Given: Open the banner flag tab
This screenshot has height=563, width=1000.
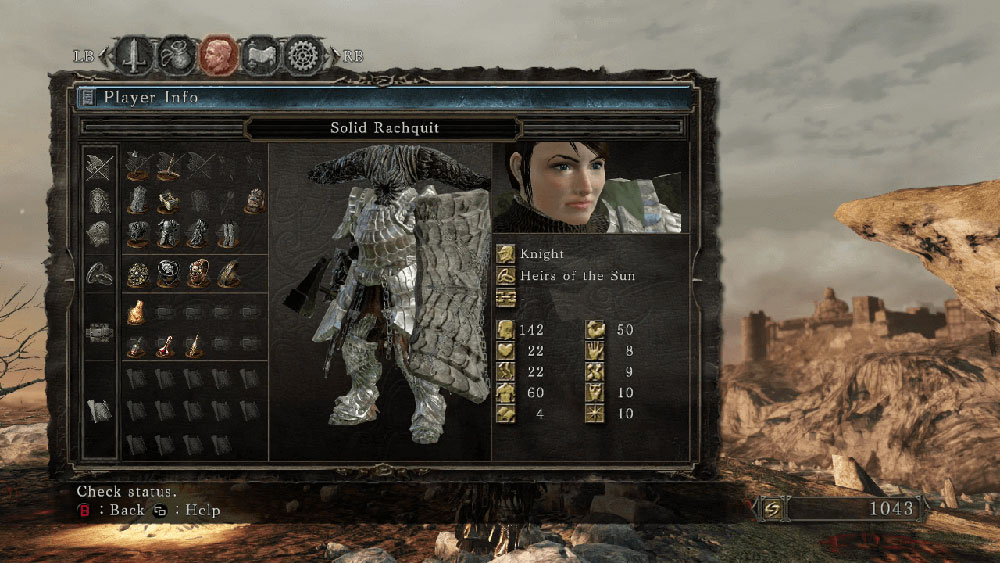Looking at the screenshot, I should click(x=260, y=56).
